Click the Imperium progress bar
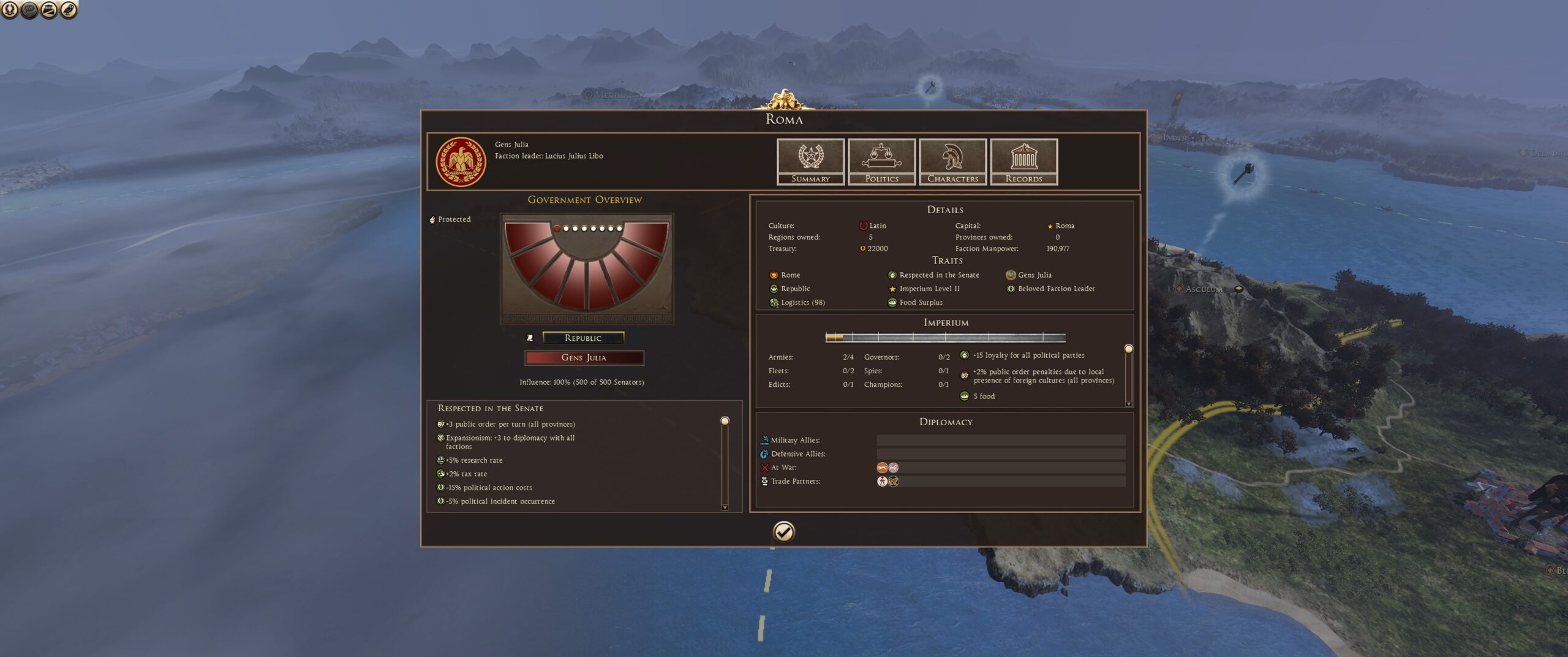Image resolution: width=1568 pixels, height=657 pixels. pyautogui.click(x=945, y=338)
